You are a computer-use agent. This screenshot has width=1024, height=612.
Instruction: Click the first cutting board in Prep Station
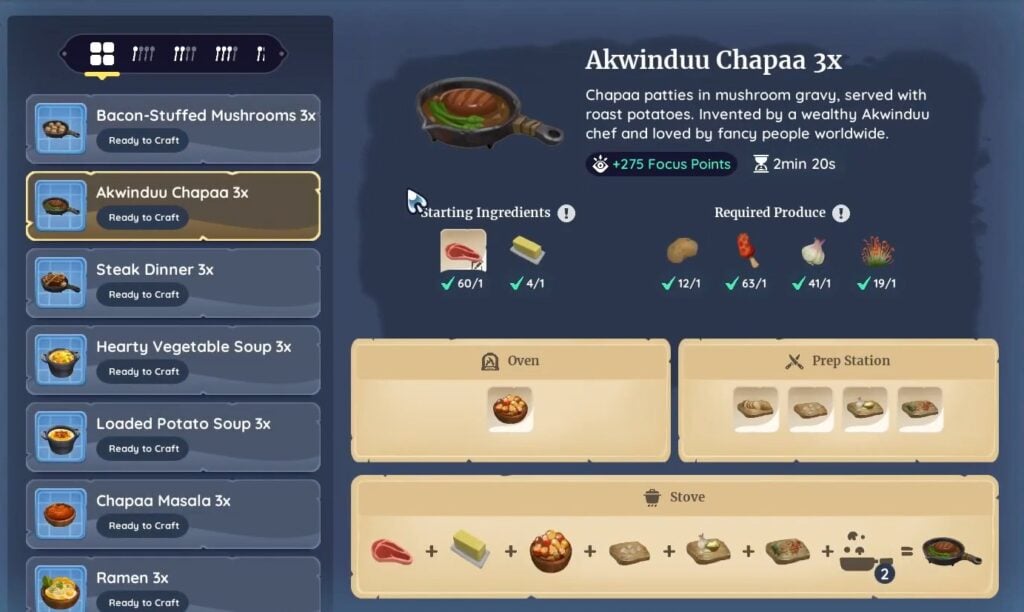pyautogui.click(x=756, y=409)
